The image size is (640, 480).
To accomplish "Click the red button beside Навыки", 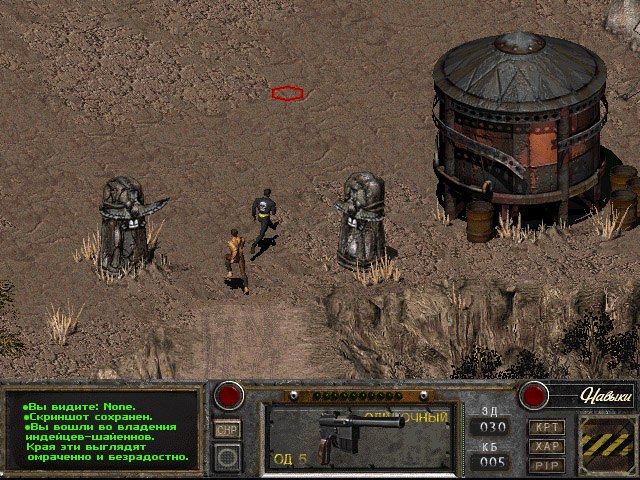I will [535, 395].
